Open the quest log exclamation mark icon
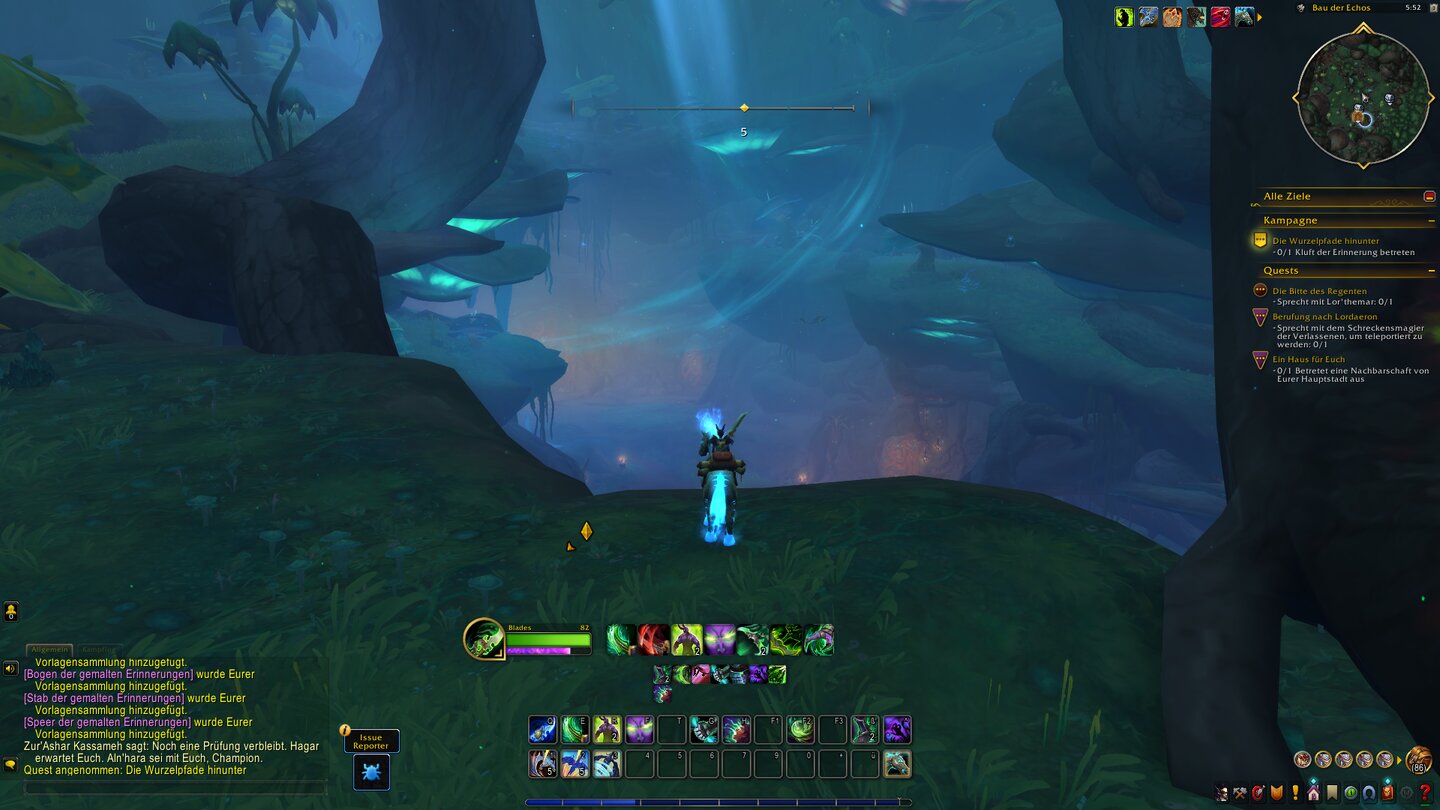 [1295, 792]
